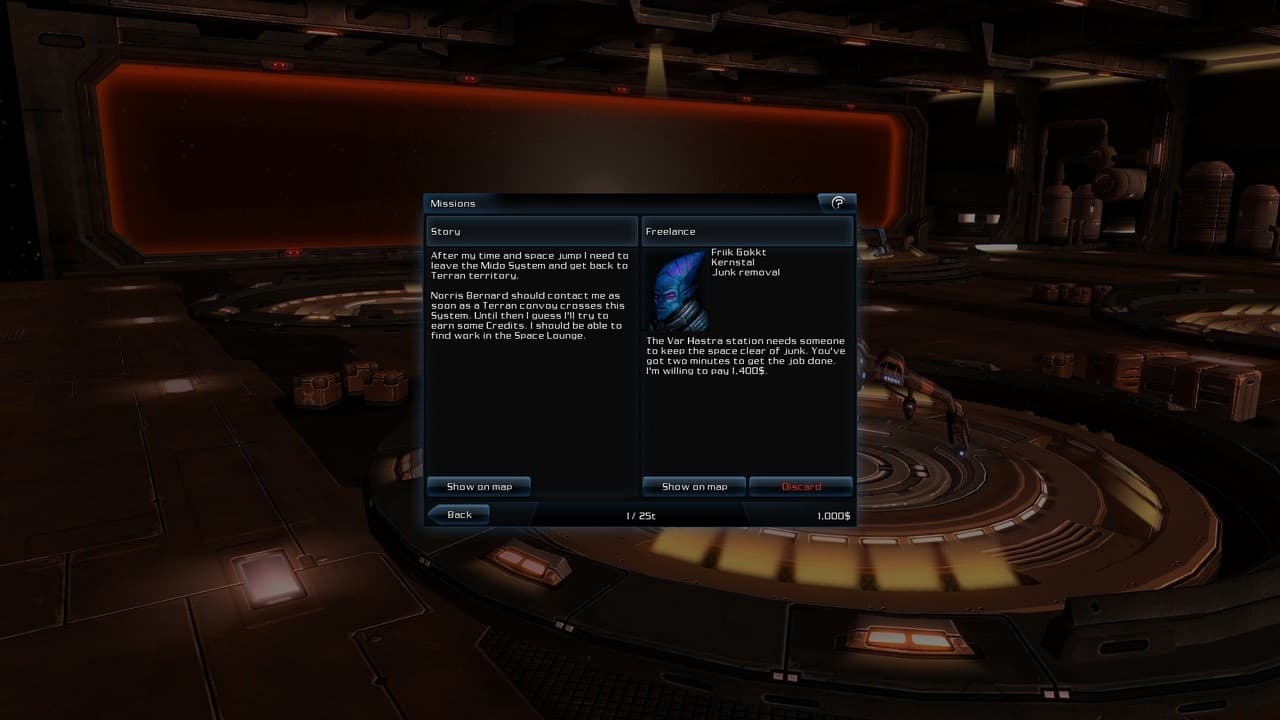The image size is (1280, 720).
Task: Discard the Junk removal freelance mission
Action: click(x=801, y=486)
